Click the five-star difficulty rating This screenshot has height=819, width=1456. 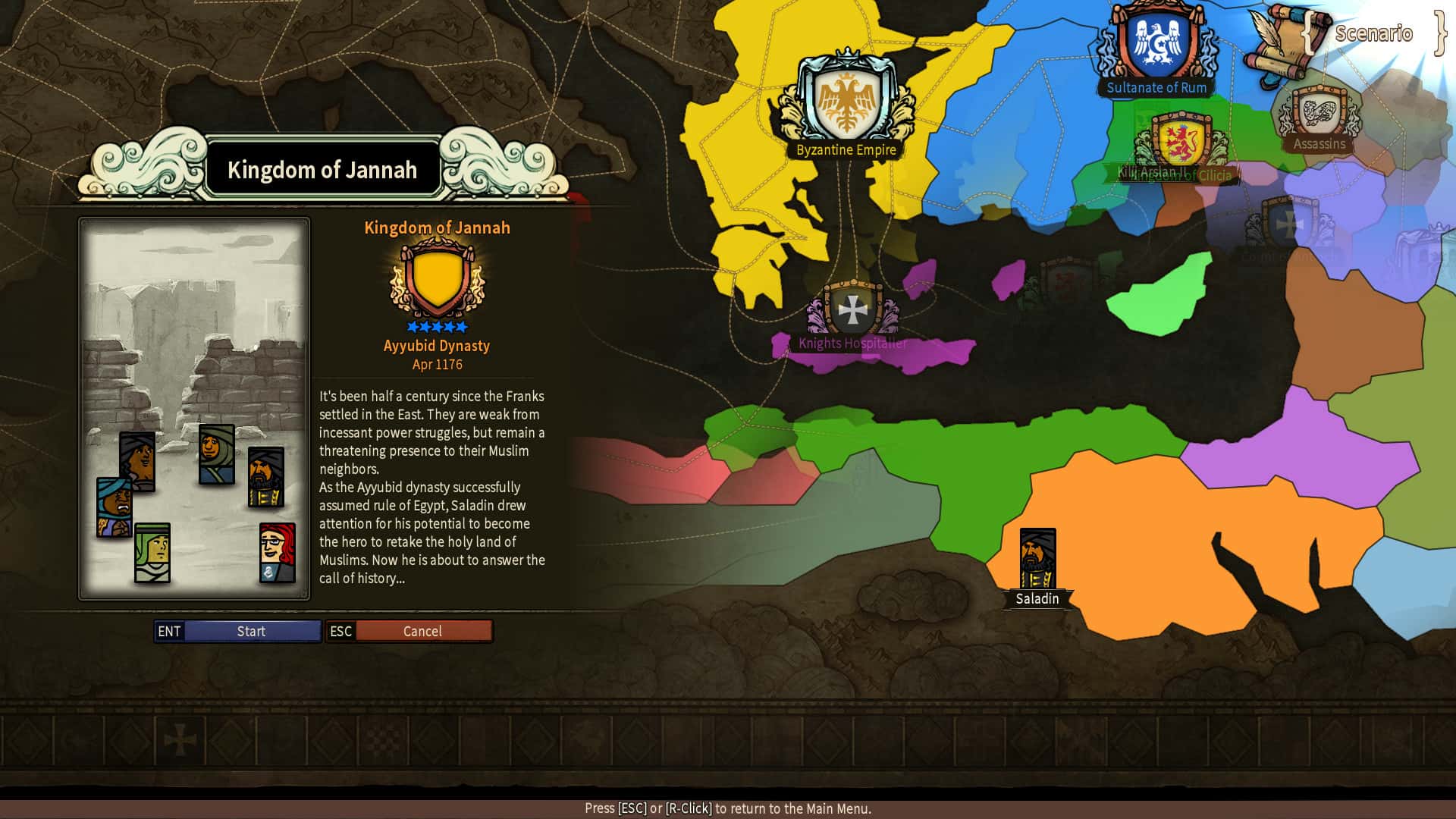[x=436, y=326]
